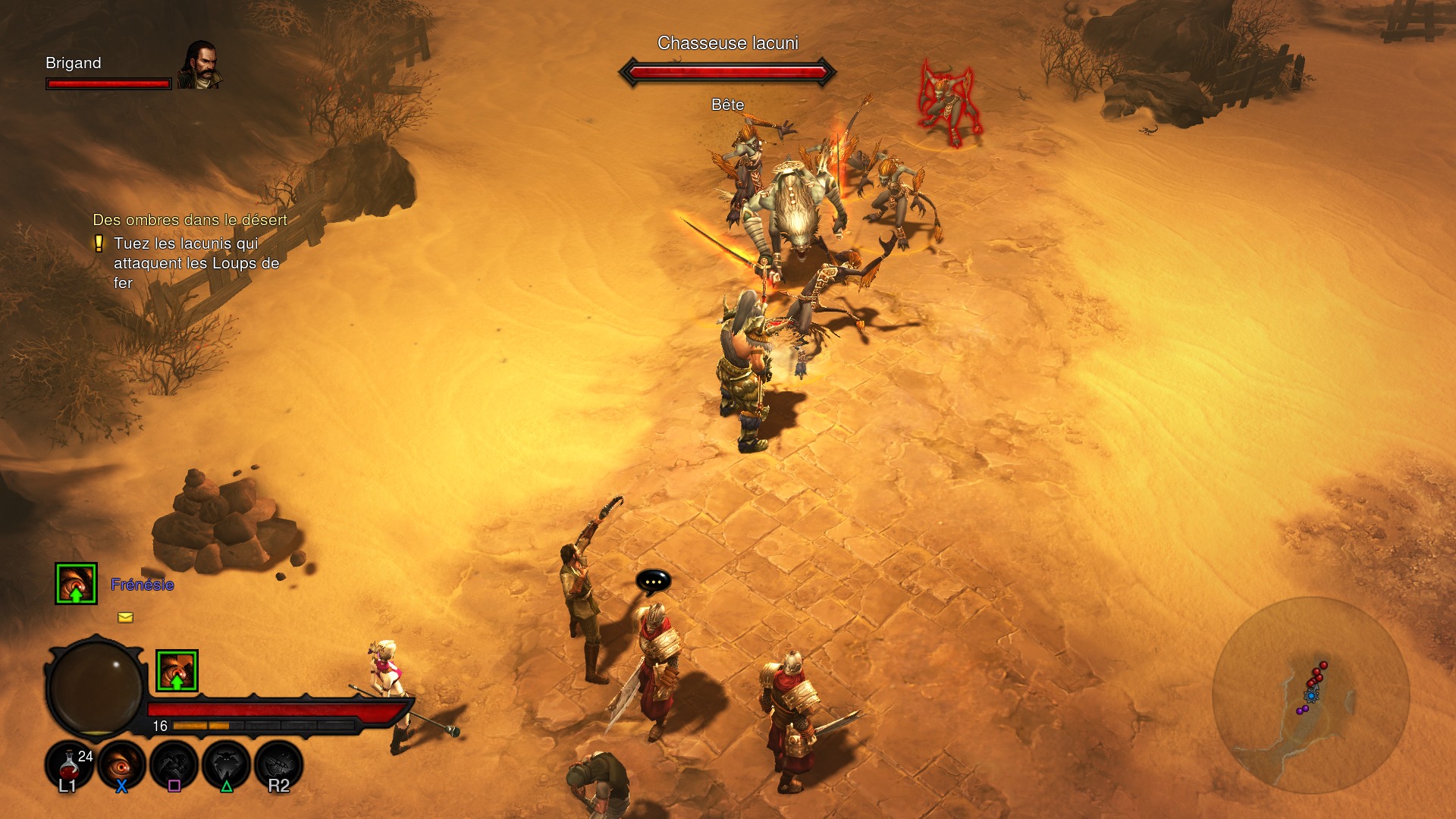Select the Brigand follower portrait

[200, 65]
